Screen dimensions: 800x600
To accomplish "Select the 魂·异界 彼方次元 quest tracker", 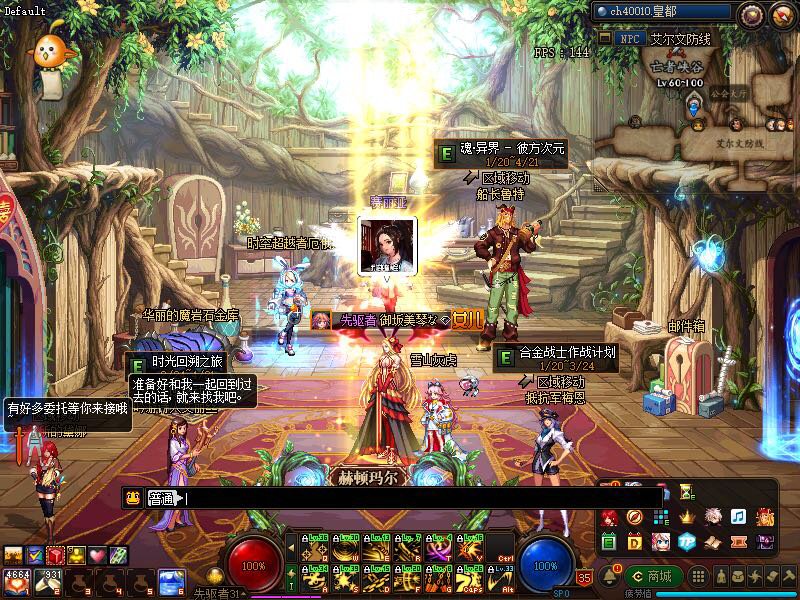I will tap(502, 154).
